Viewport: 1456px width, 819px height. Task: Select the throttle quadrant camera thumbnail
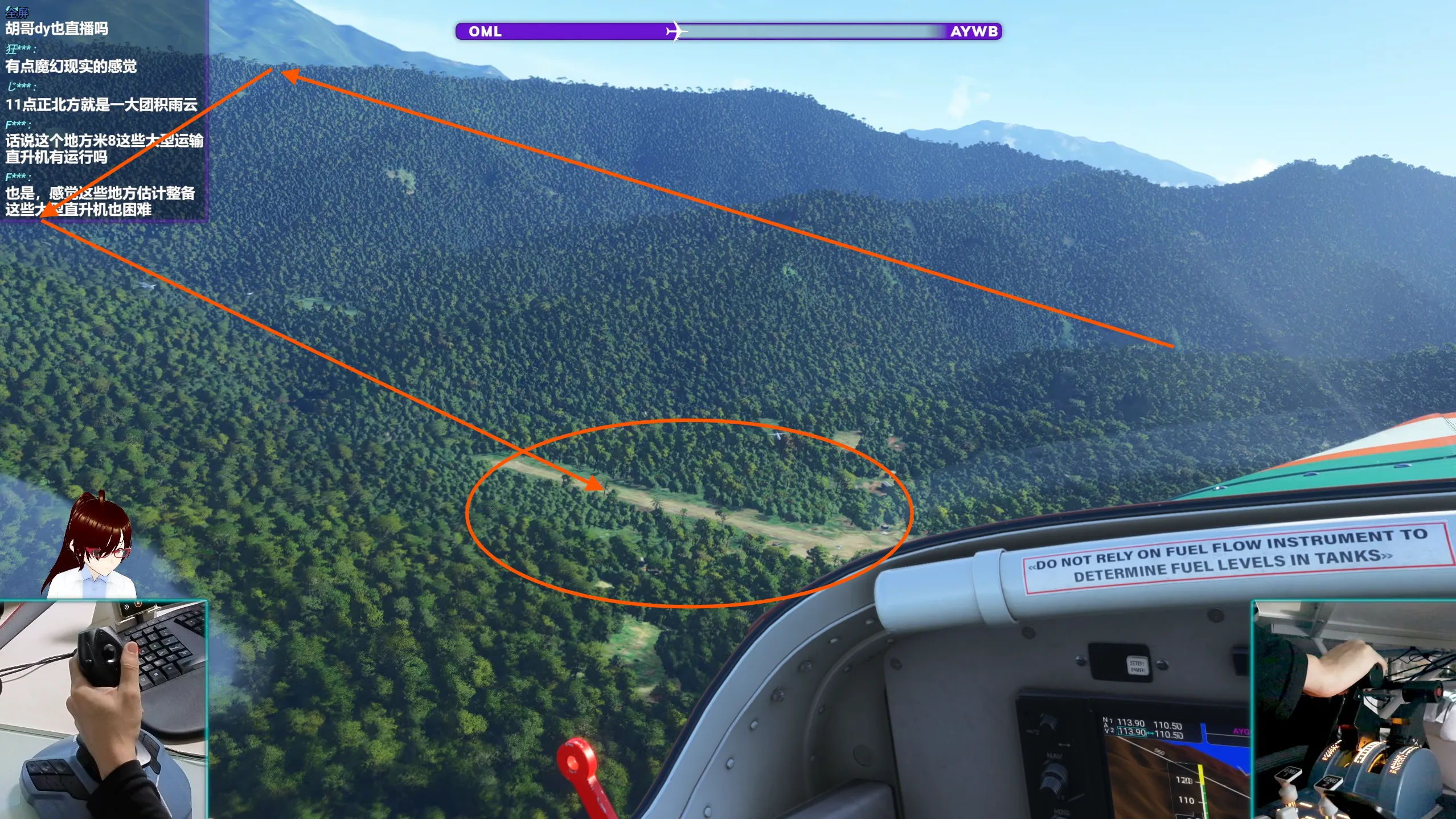(1354, 710)
